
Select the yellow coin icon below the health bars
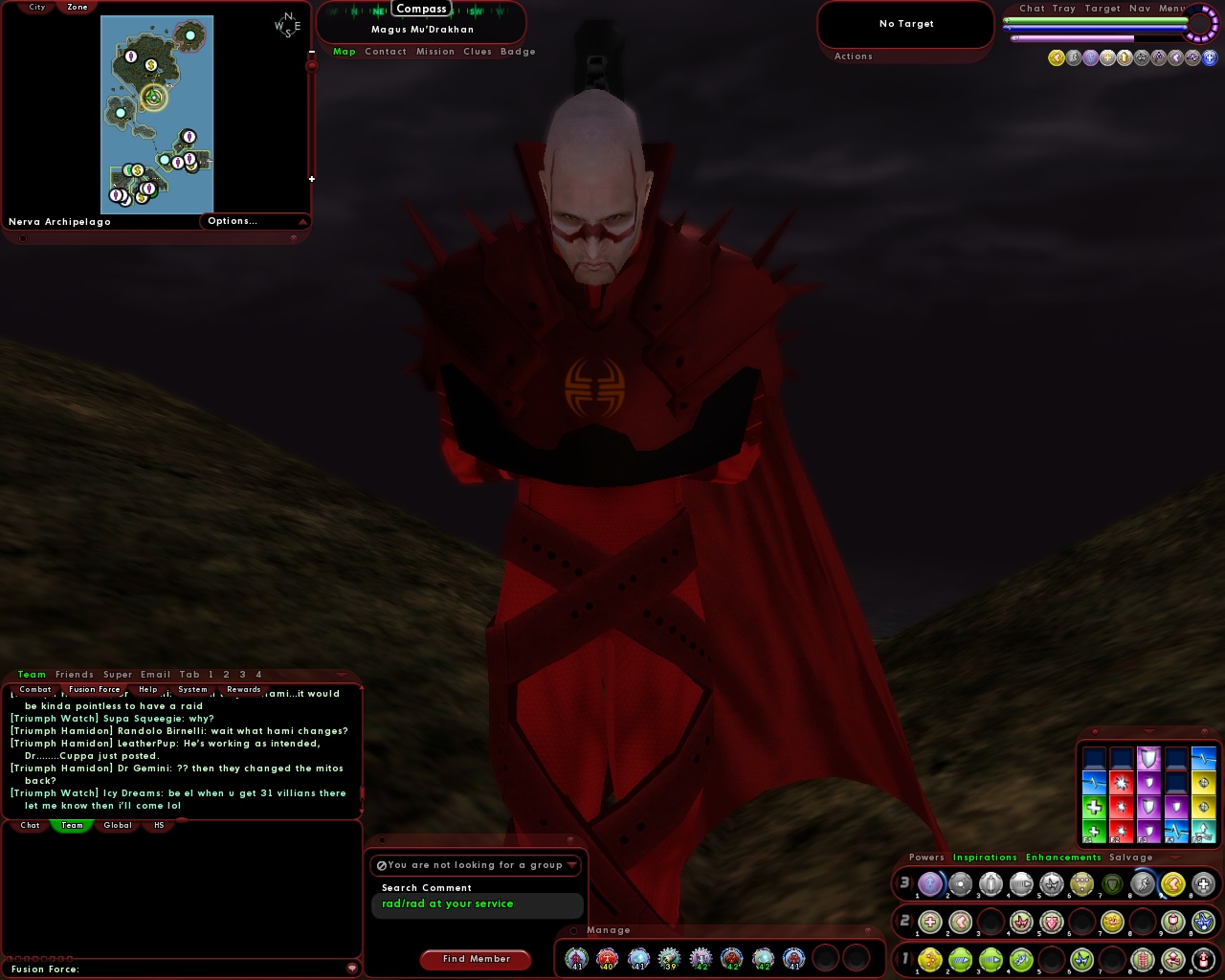1056,57
